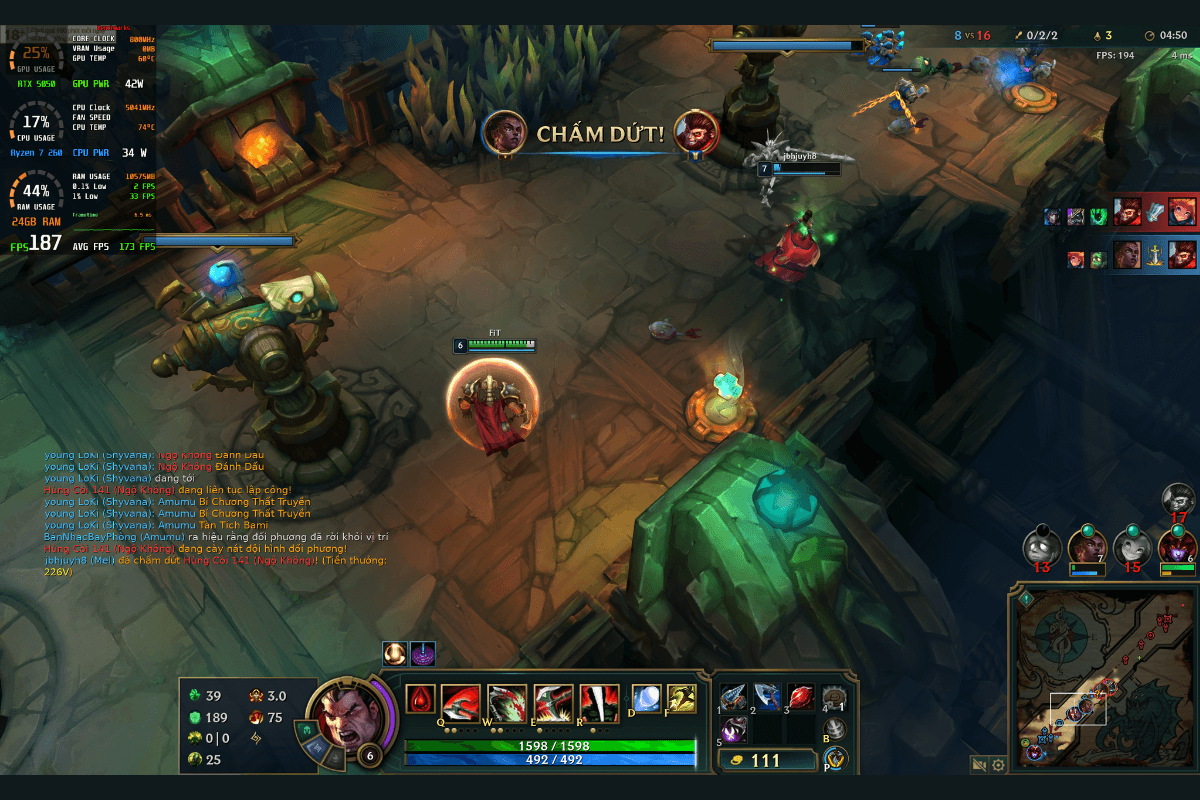Cast the Mark snowball summoner spell
This screenshot has height=800, width=1200.
click(x=646, y=698)
